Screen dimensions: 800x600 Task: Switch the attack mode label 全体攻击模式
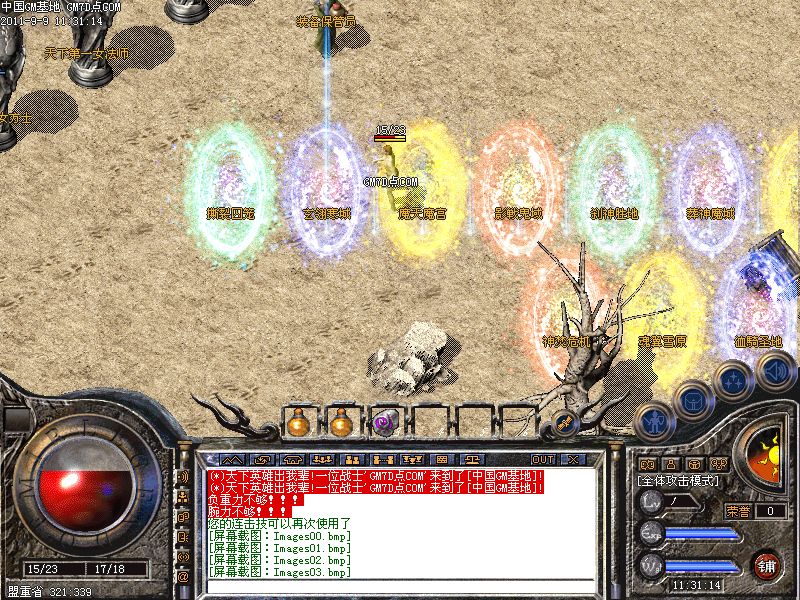pyautogui.click(x=679, y=481)
